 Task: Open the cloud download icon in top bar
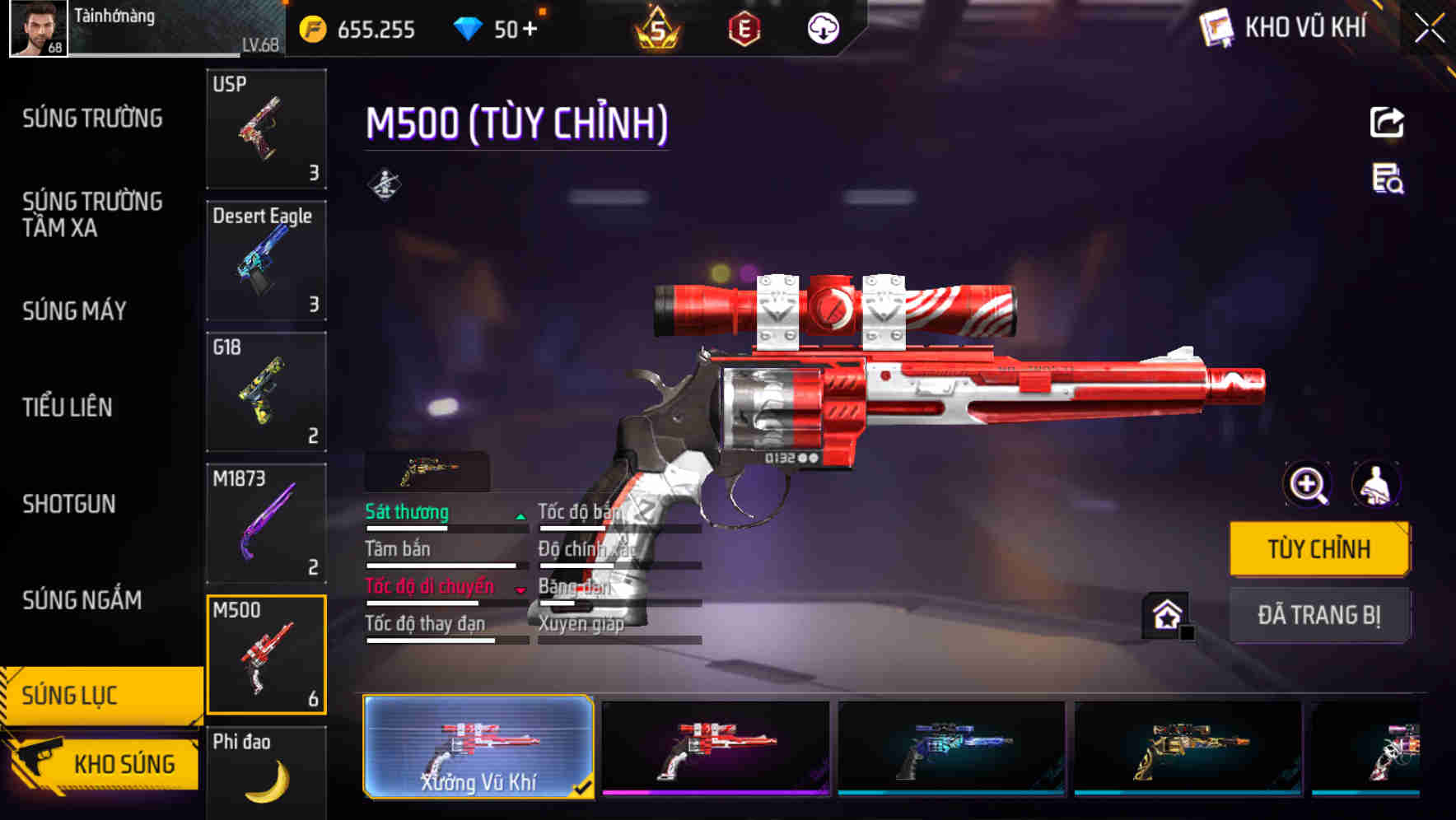(x=821, y=28)
